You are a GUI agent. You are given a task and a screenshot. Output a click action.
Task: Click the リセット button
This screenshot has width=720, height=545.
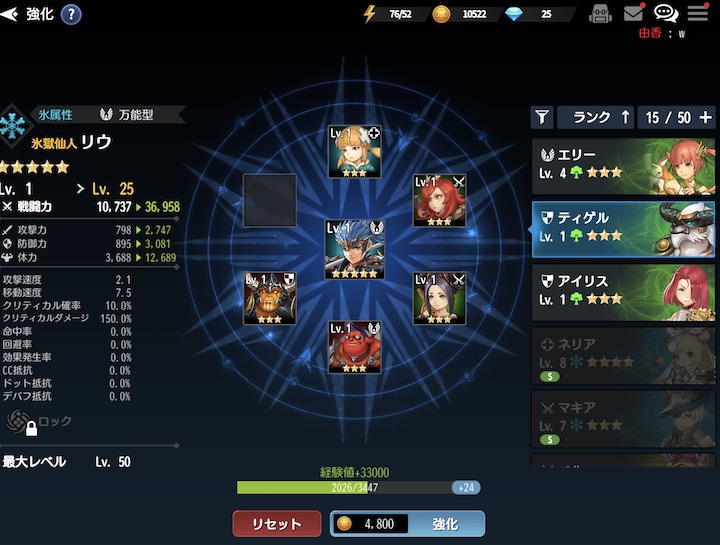[x=277, y=524]
